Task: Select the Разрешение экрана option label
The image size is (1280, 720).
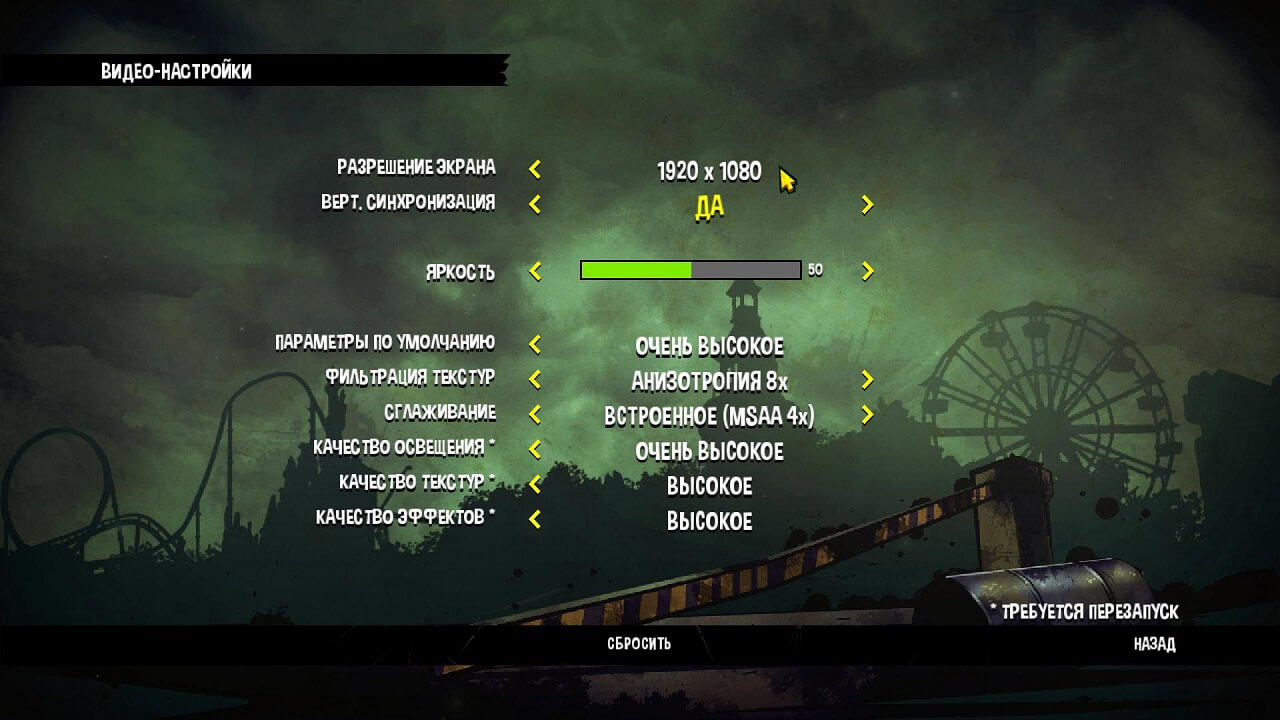Action: pyautogui.click(x=416, y=167)
